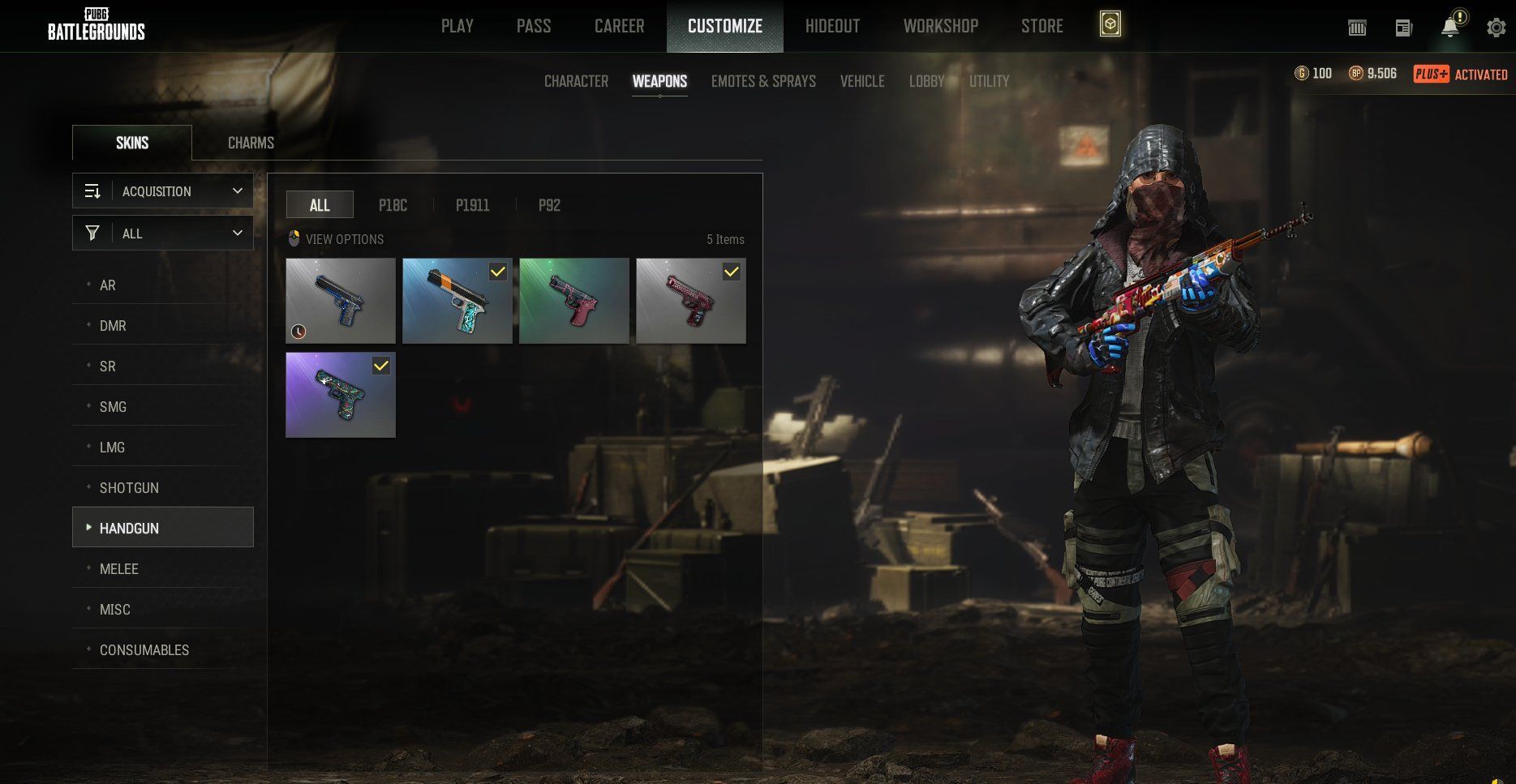Open the Play menu

tap(457, 26)
